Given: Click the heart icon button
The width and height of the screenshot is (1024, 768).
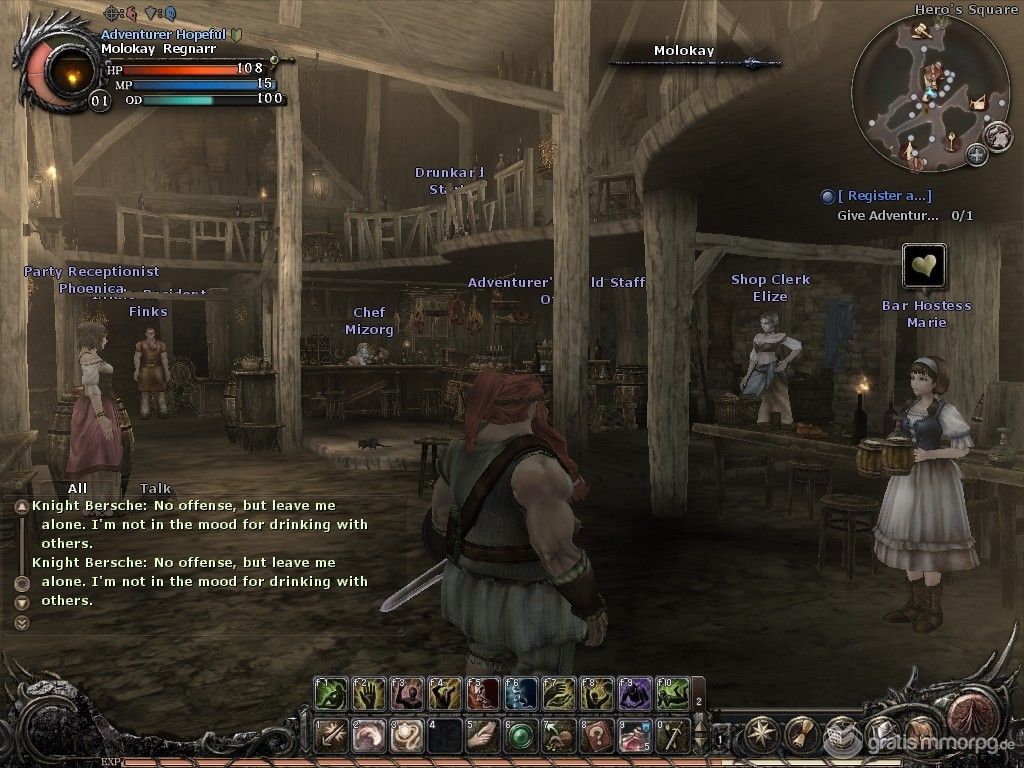Looking at the screenshot, I should click(924, 266).
